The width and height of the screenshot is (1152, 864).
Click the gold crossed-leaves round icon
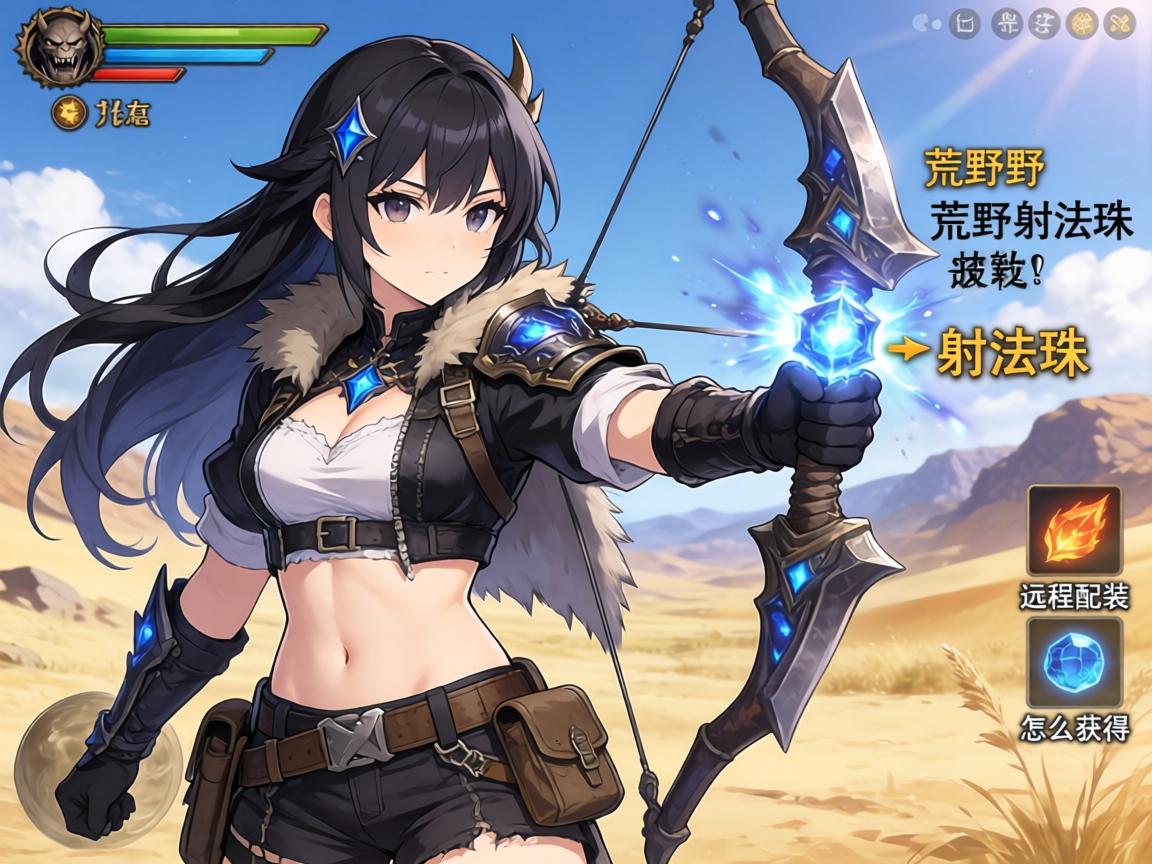[x=1119, y=23]
